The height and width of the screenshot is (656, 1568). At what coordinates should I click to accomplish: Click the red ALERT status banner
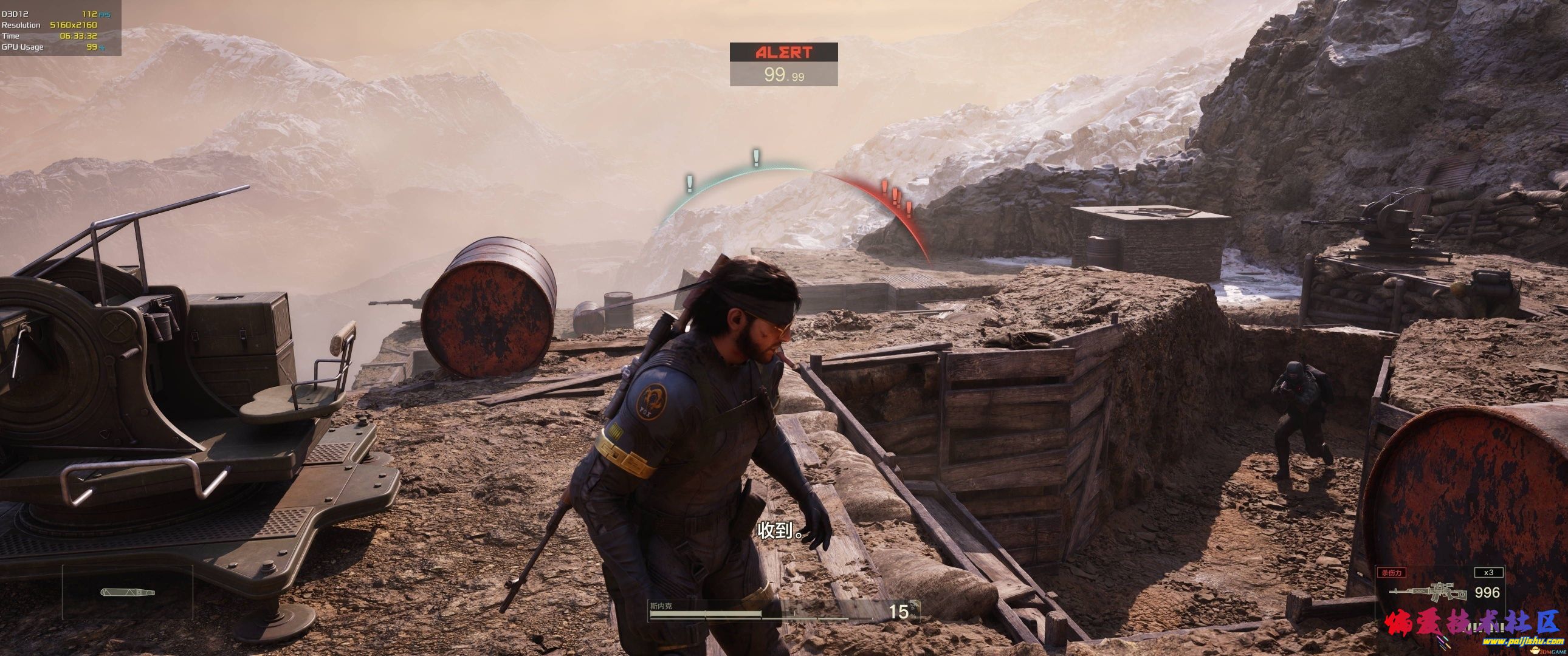tap(783, 52)
